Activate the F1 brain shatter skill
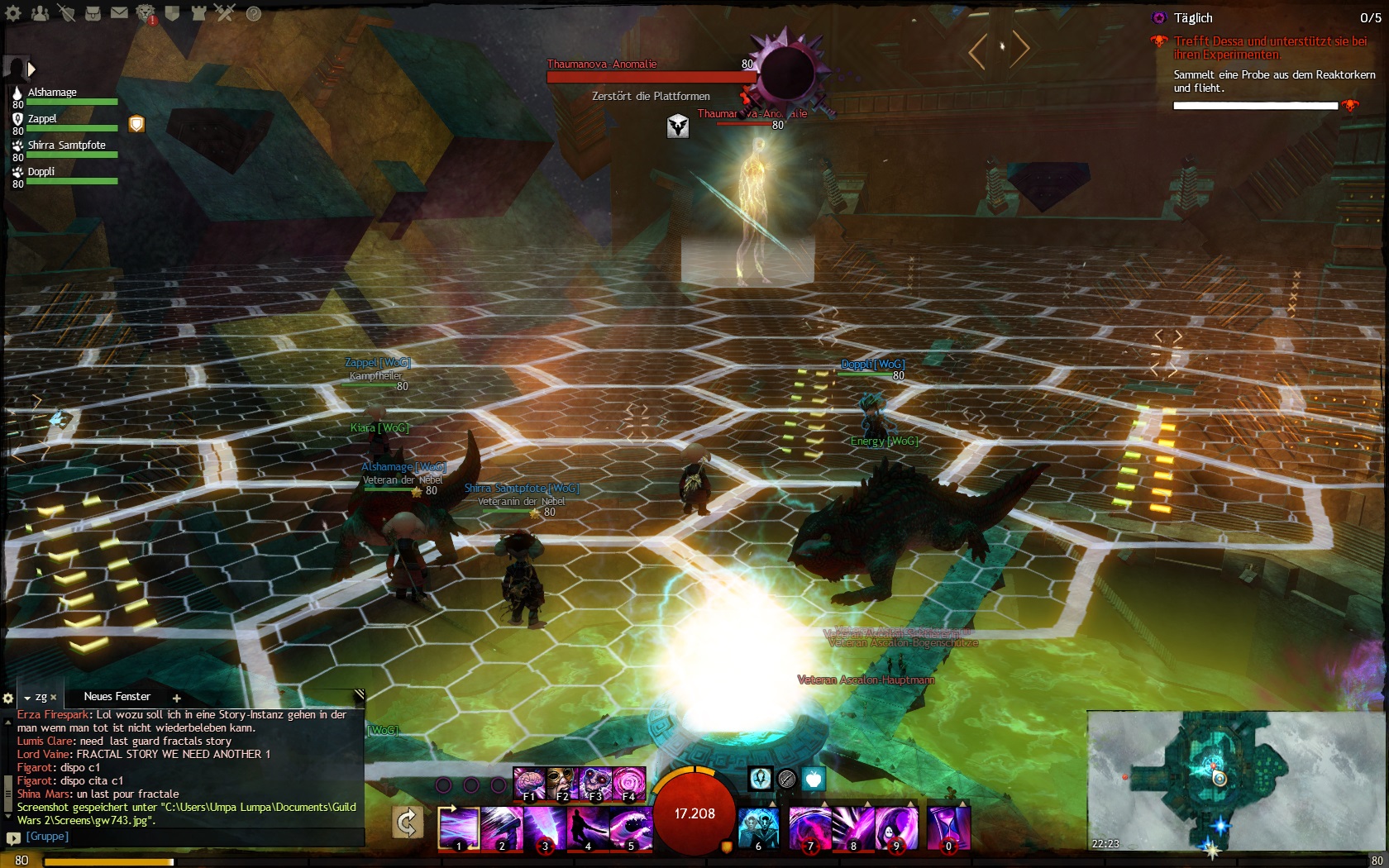Screen dimensions: 1389x868 point(528,784)
